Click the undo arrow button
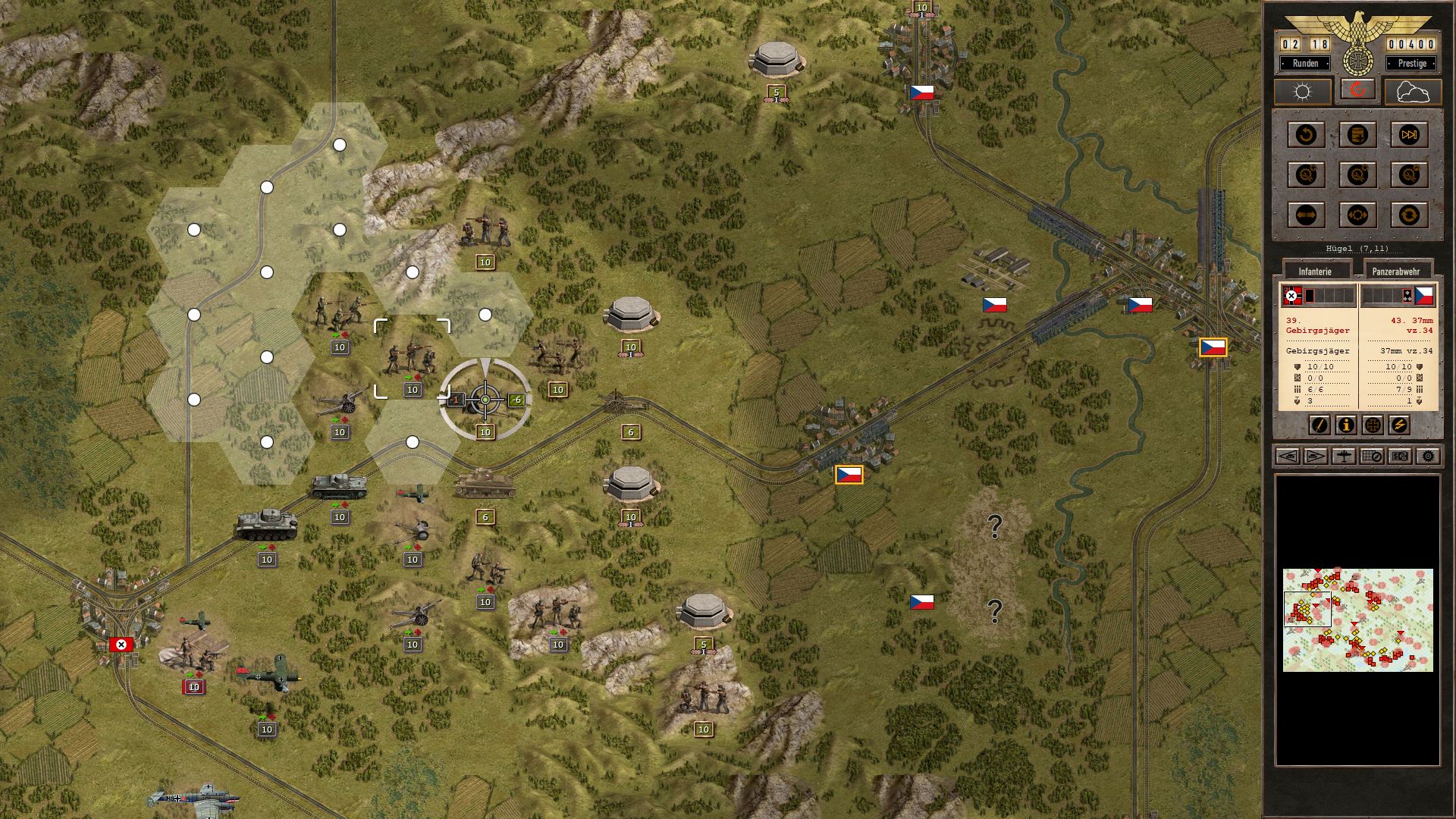 [1306, 135]
